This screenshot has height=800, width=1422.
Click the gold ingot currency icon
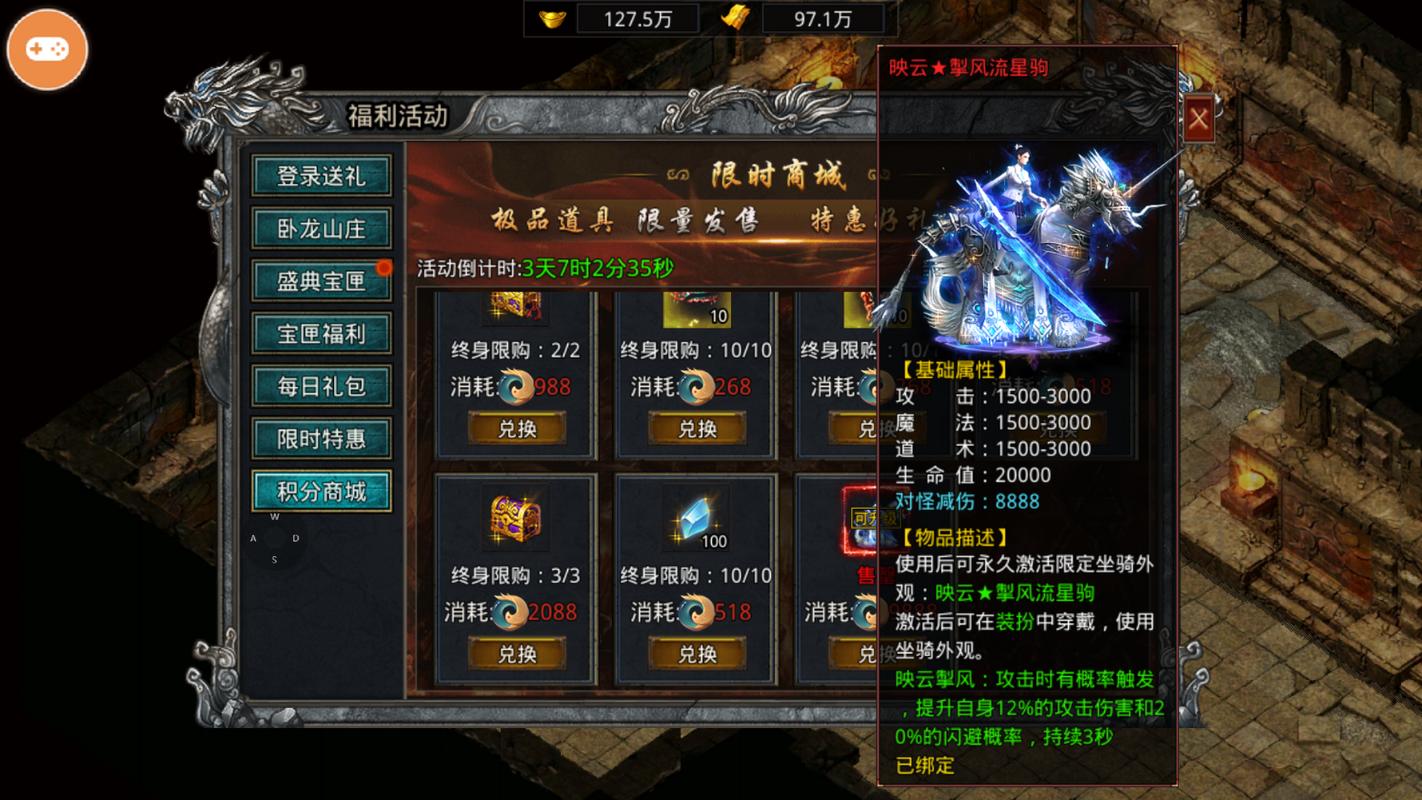tap(551, 17)
